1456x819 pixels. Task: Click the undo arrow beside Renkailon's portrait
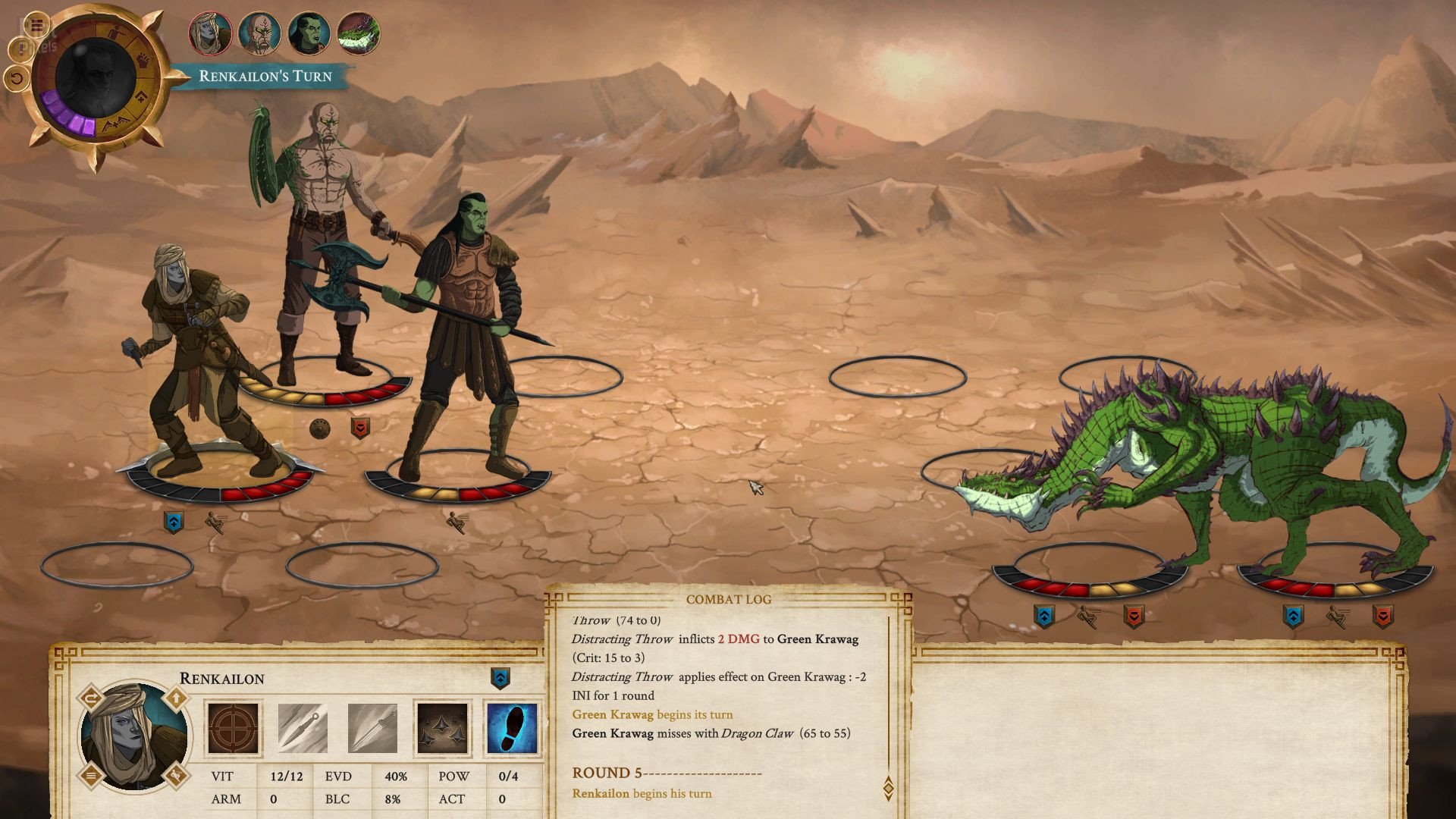pyautogui.click(x=91, y=698)
